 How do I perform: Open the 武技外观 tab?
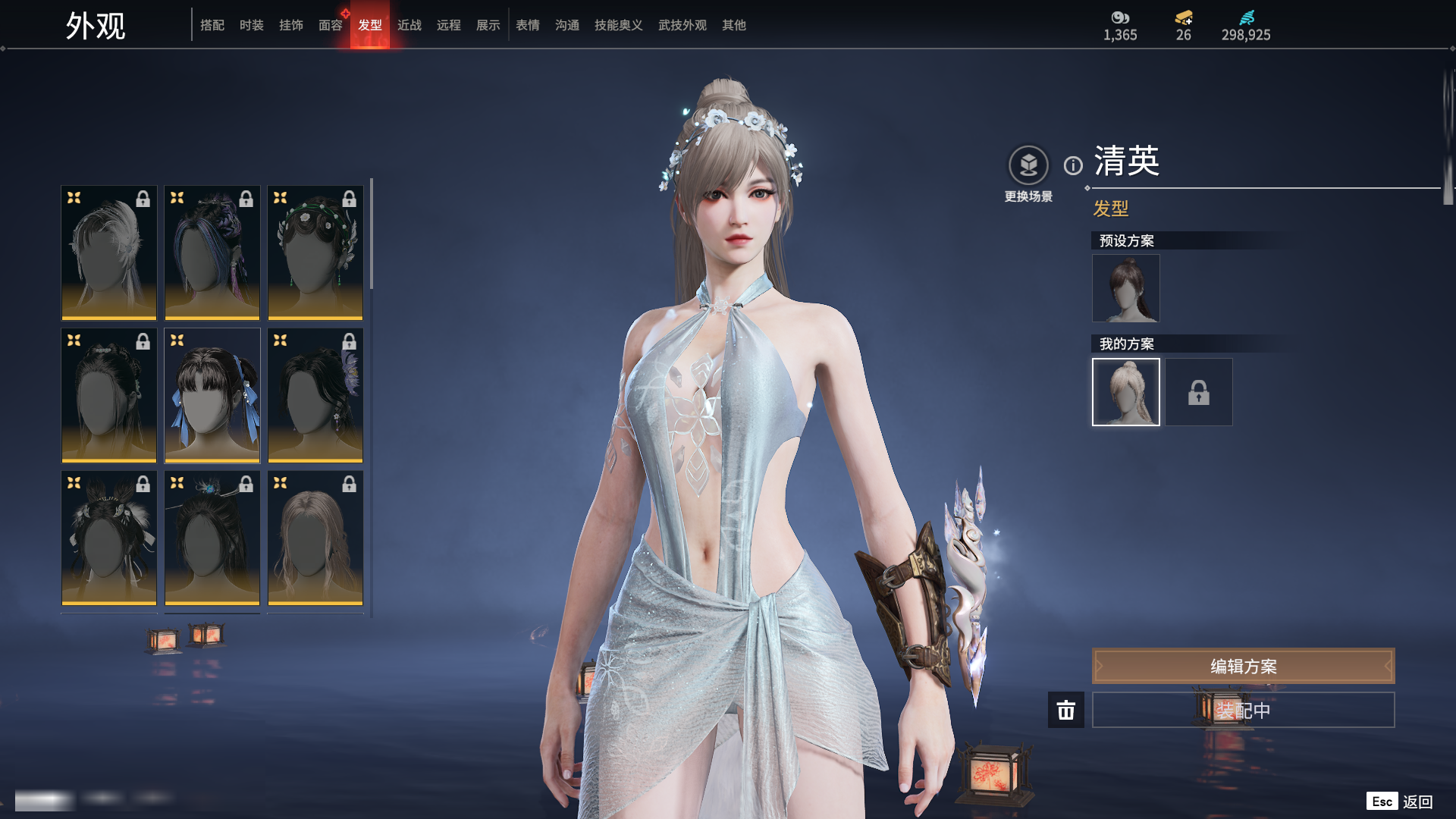[x=682, y=25]
